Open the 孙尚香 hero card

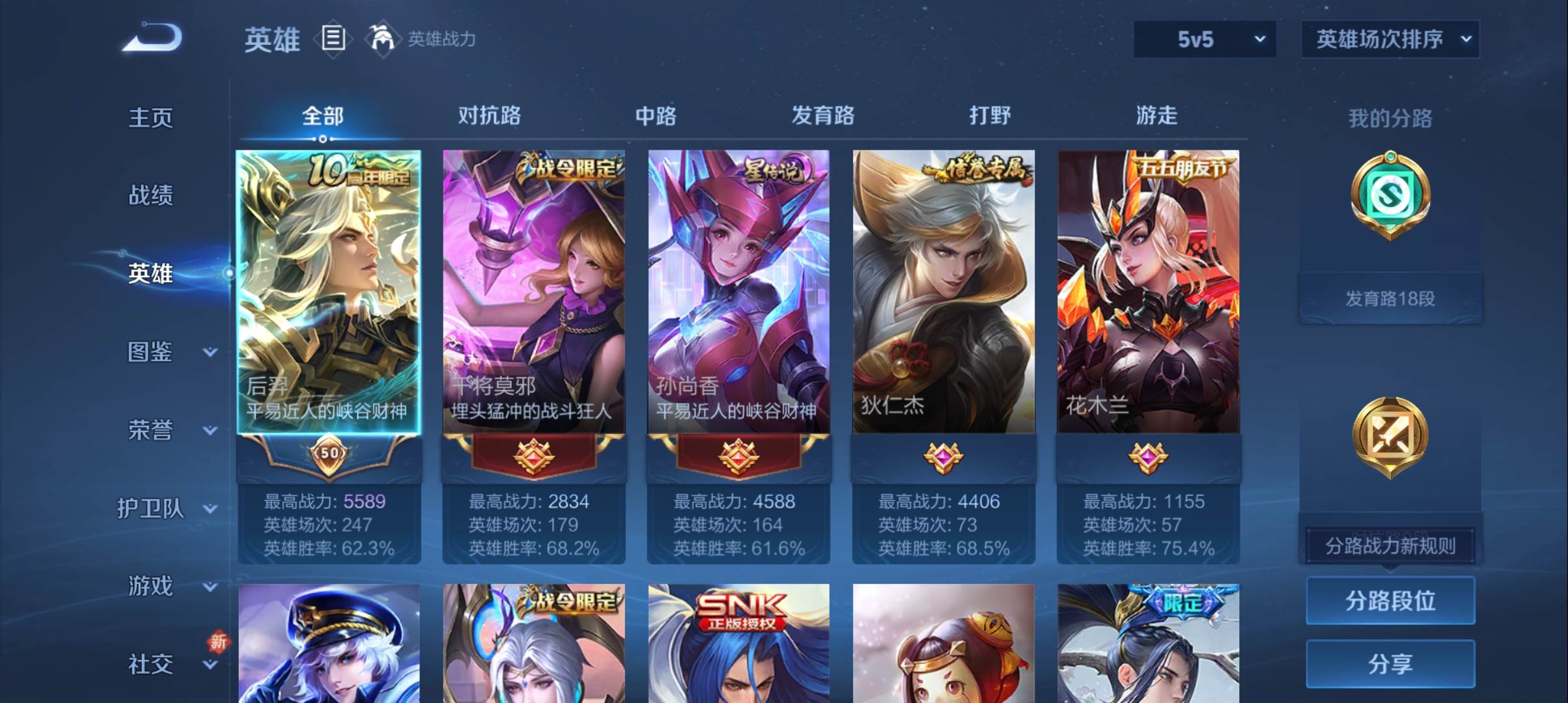(x=738, y=293)
